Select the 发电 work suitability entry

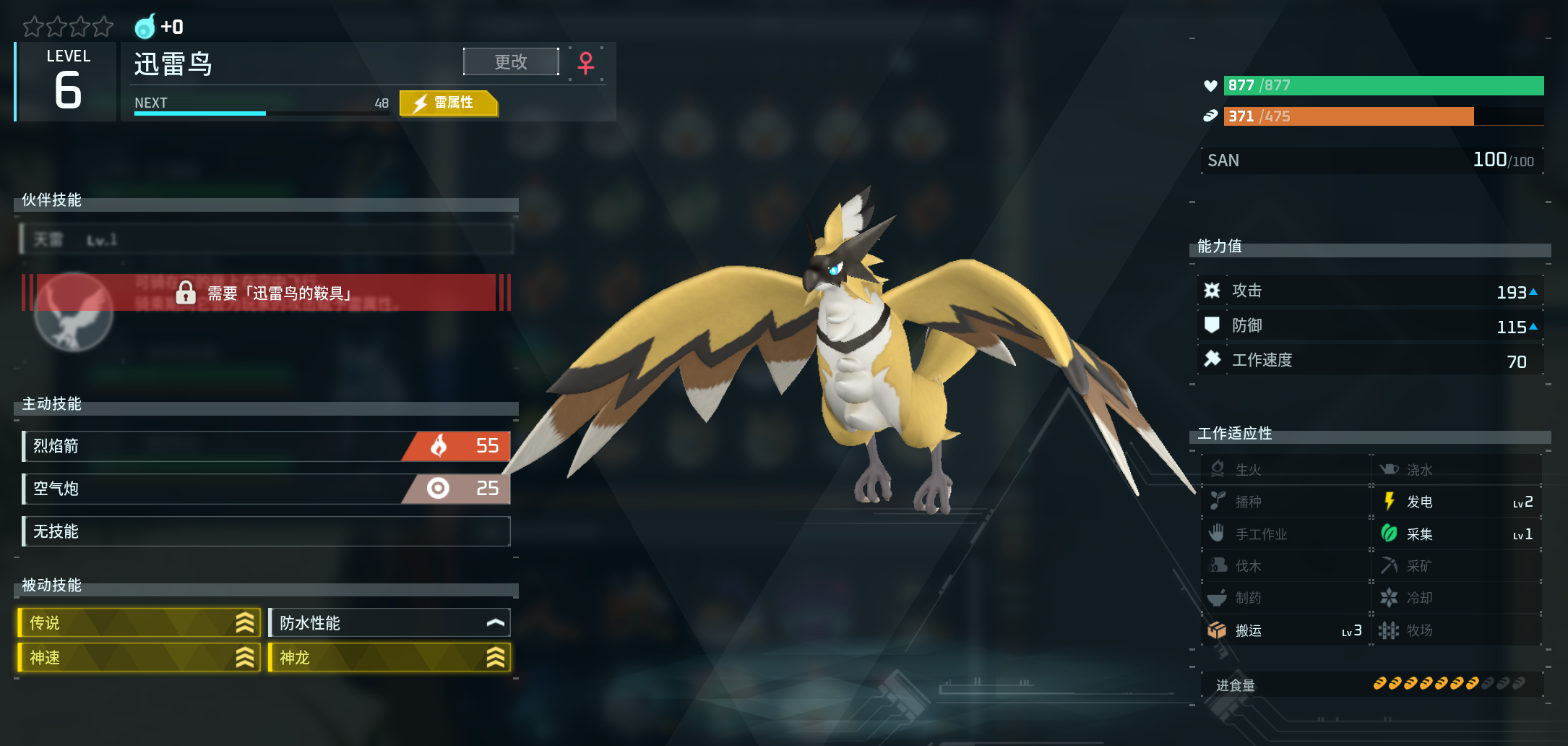click(x=1457, y=502)
